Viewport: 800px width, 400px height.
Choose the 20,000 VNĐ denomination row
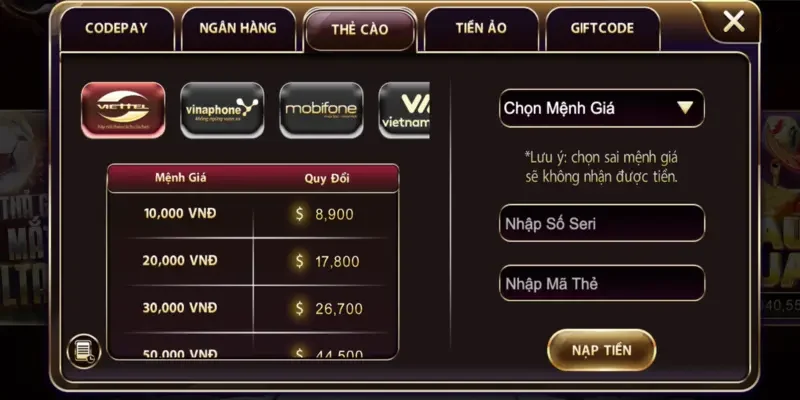coord(252,261)
